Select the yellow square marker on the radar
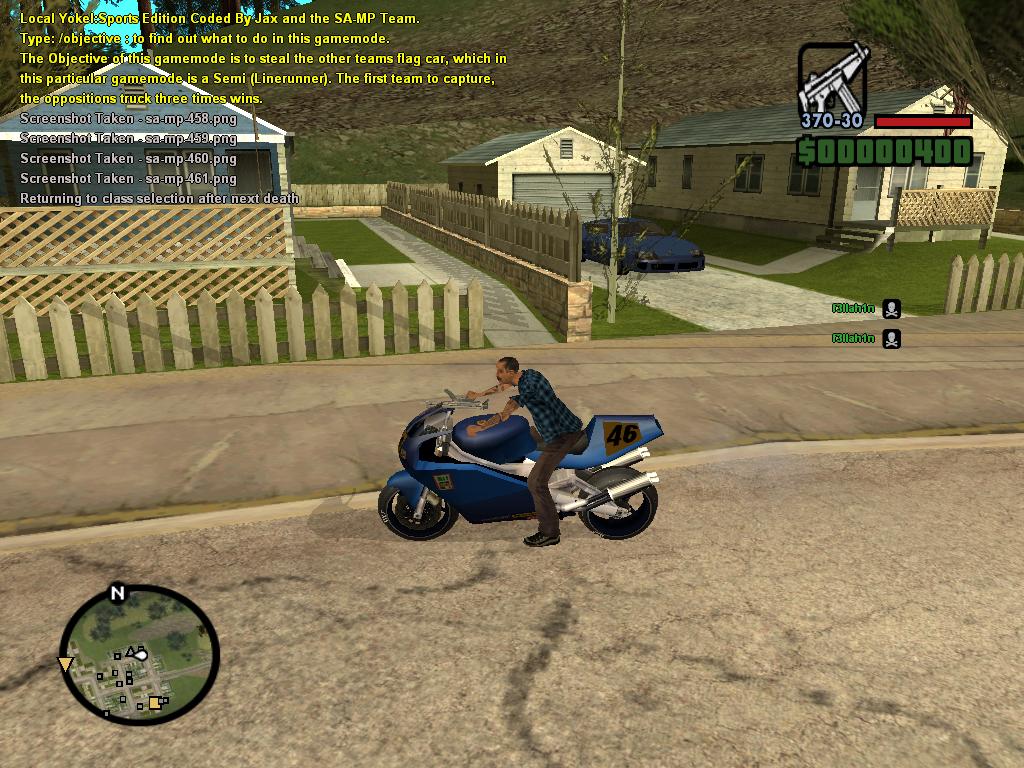This screenshot has width=1024, height=768. point(155,703)
